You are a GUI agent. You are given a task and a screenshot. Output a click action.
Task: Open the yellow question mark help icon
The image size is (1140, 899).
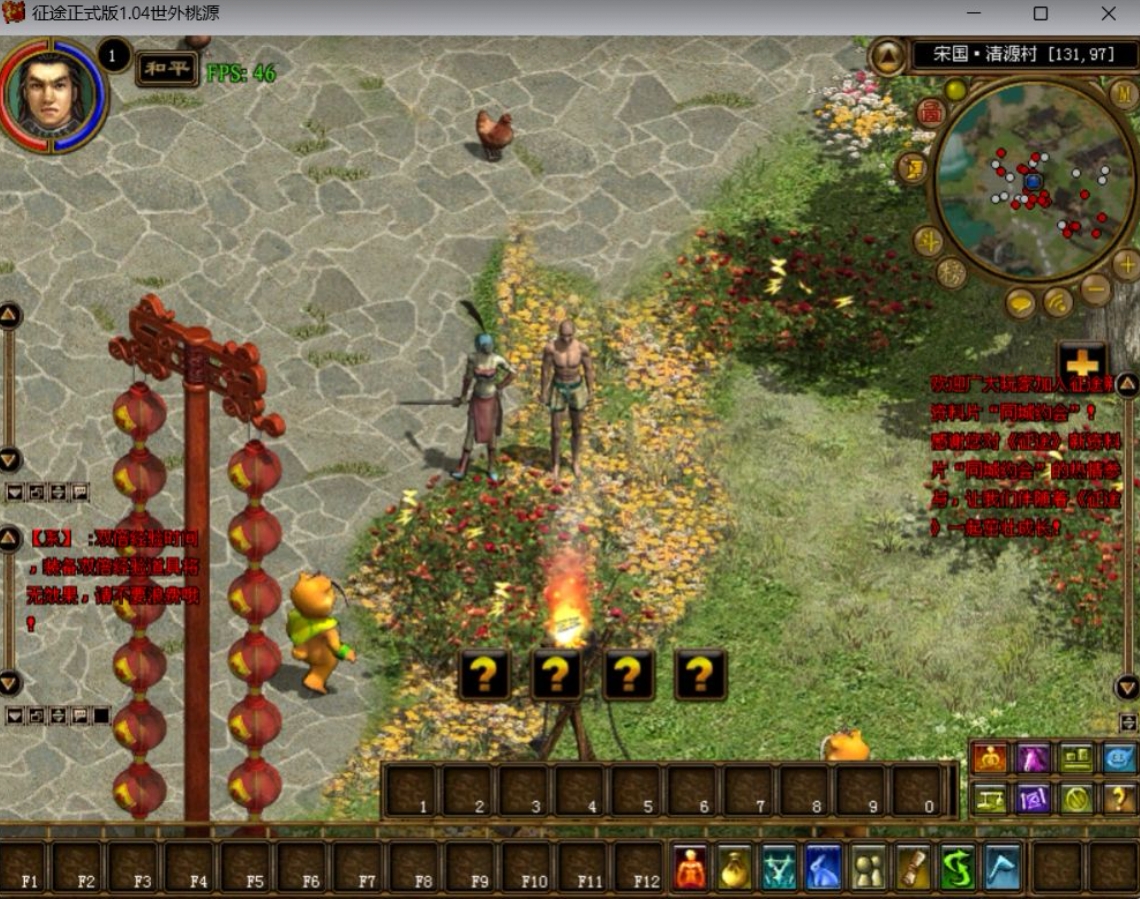[1120, 798]
